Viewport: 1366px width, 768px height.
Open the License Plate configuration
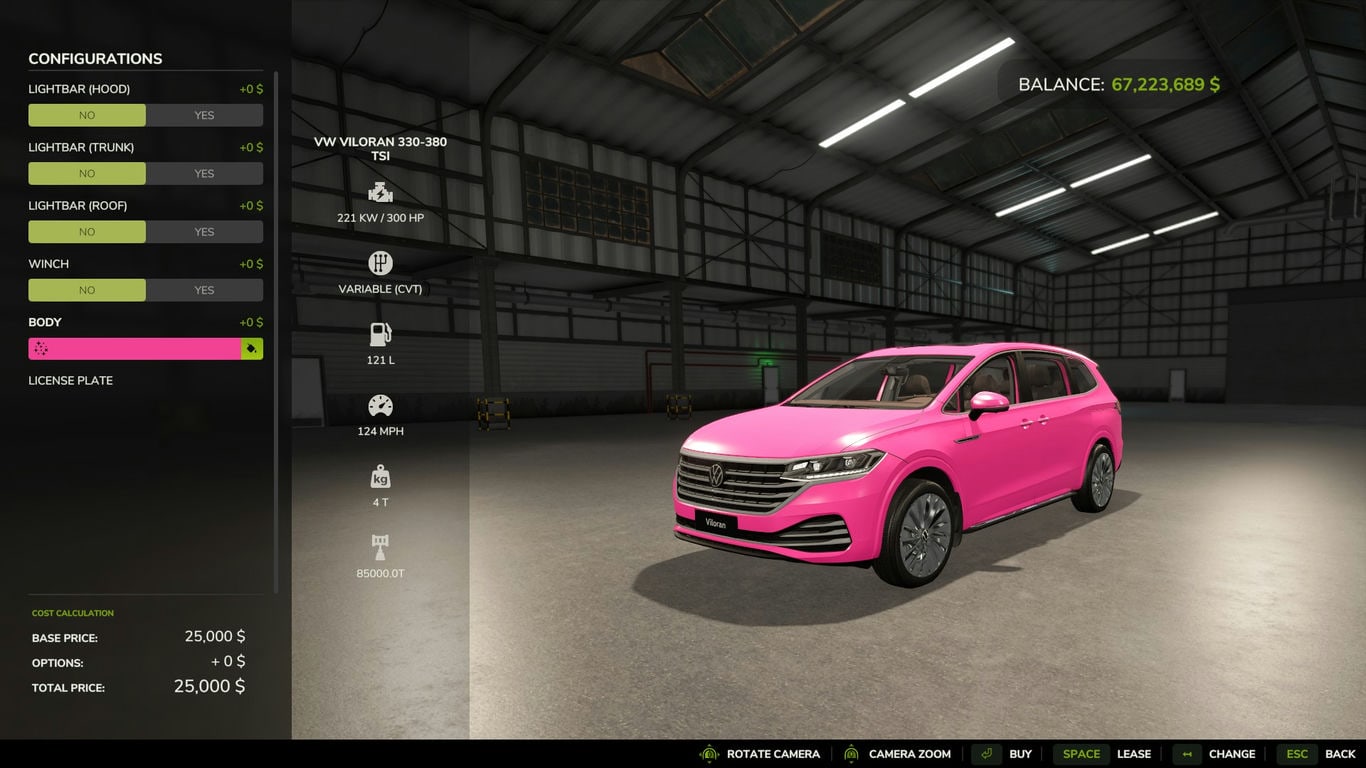pos(71,380)
